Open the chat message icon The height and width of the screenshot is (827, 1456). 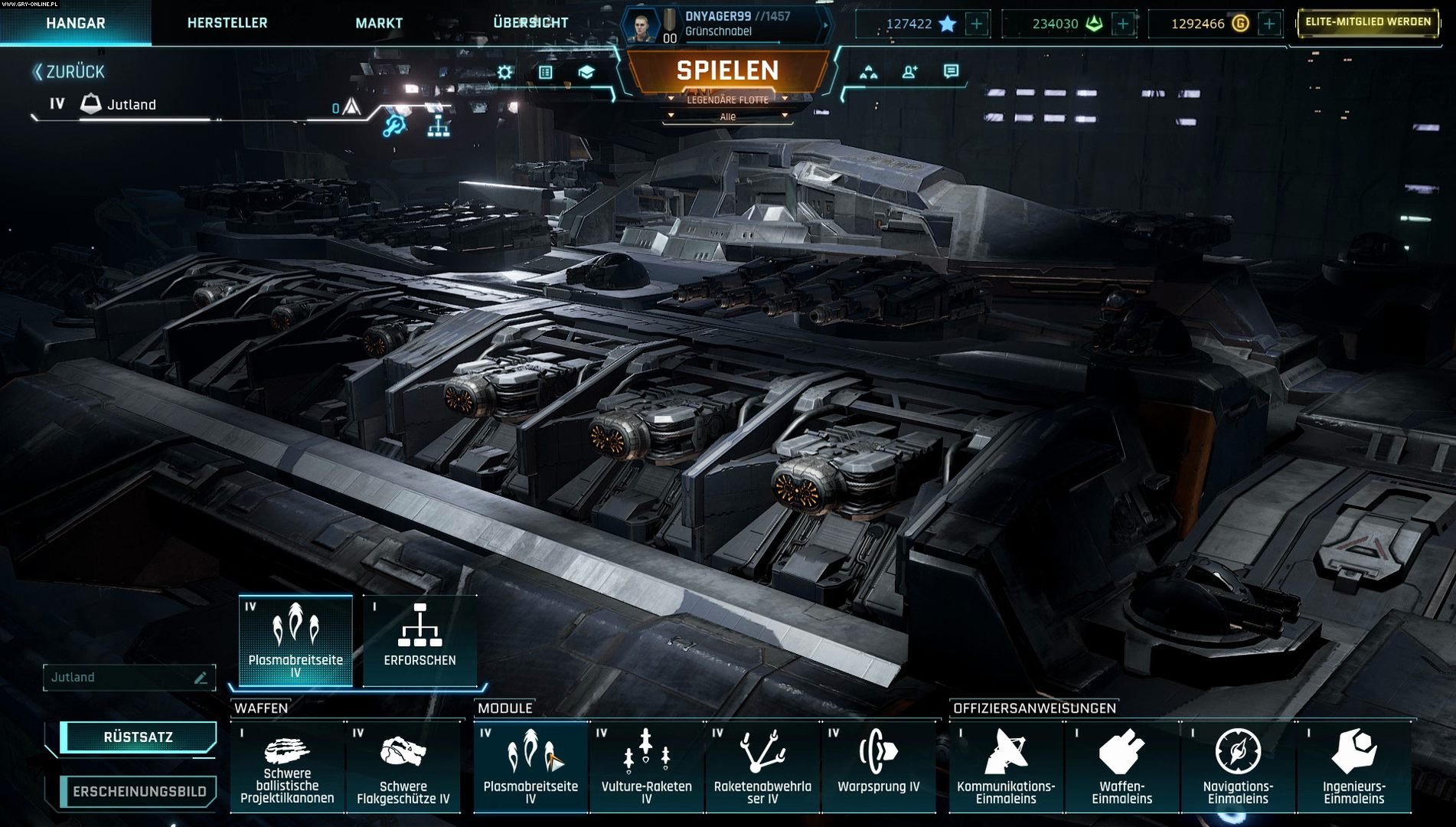click(x=951, y=71)
